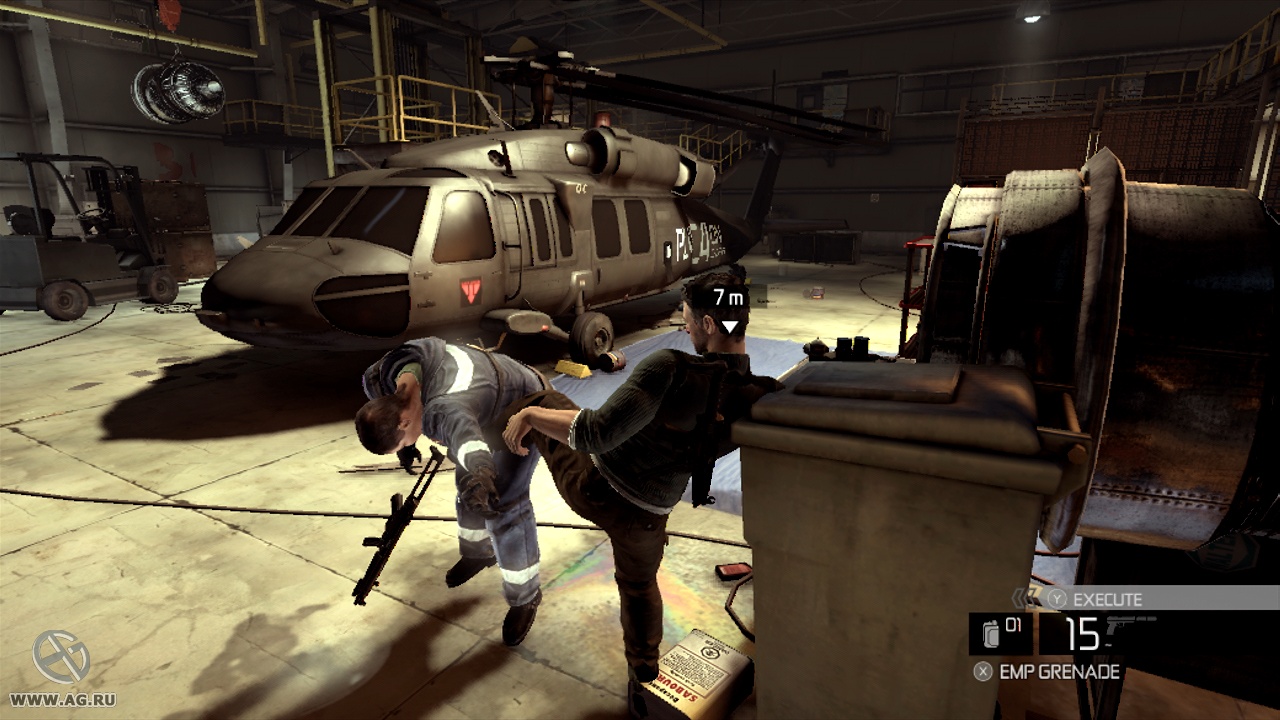1280x720 pixels.
Task: Click the triple chevron arrows near EXECUTE
Action: click(x=1022, y=597)
